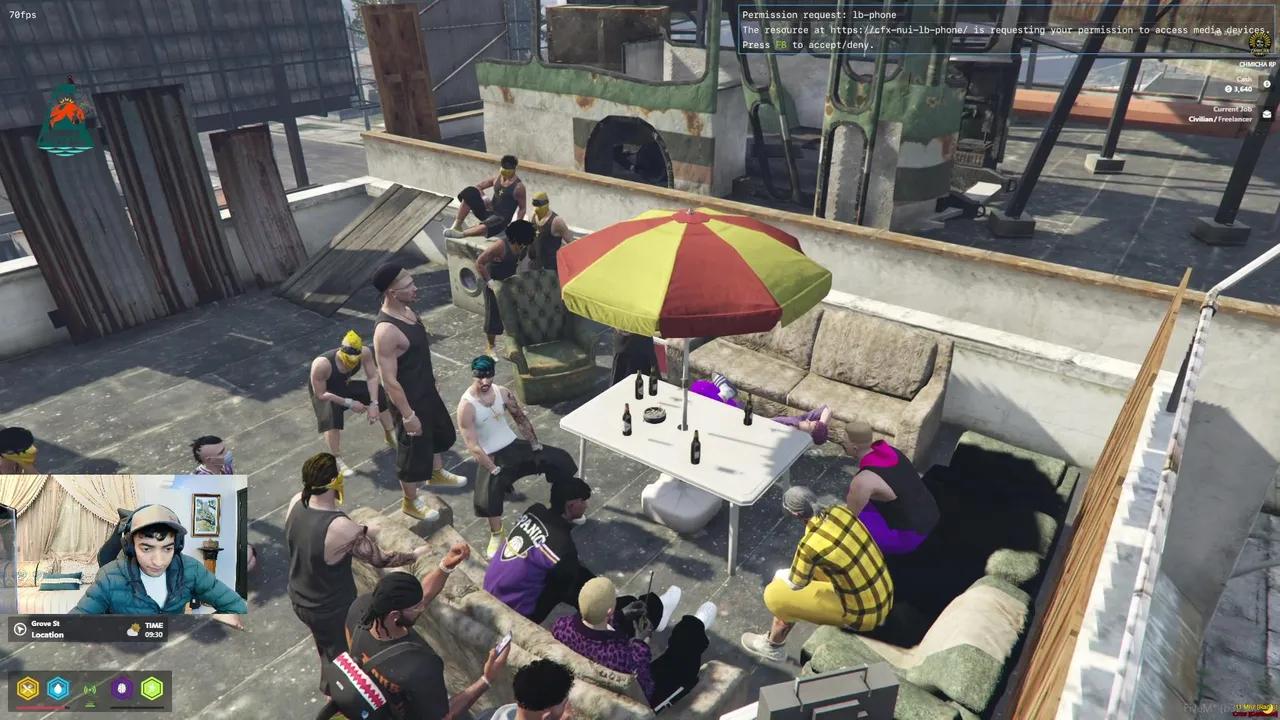Image resolution: width=1280 pixels, height=720 pixels.
Task: Click the navigation arrow beside Grove St
Action: tap(17, 630)
